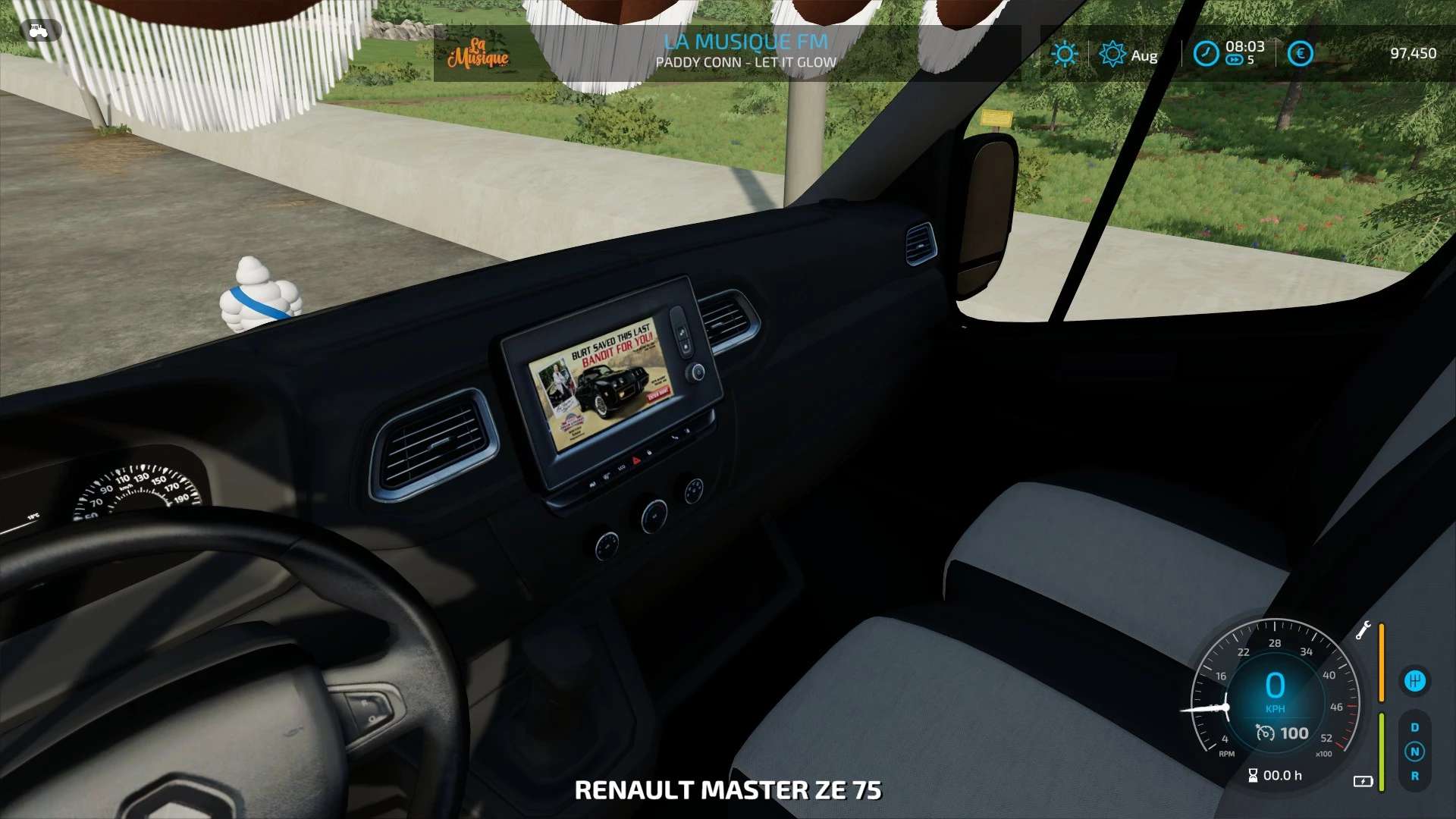This screenshot has height=819, width=1456.
Task: Click the clock time-scale icon
Action: [1206, 54]
